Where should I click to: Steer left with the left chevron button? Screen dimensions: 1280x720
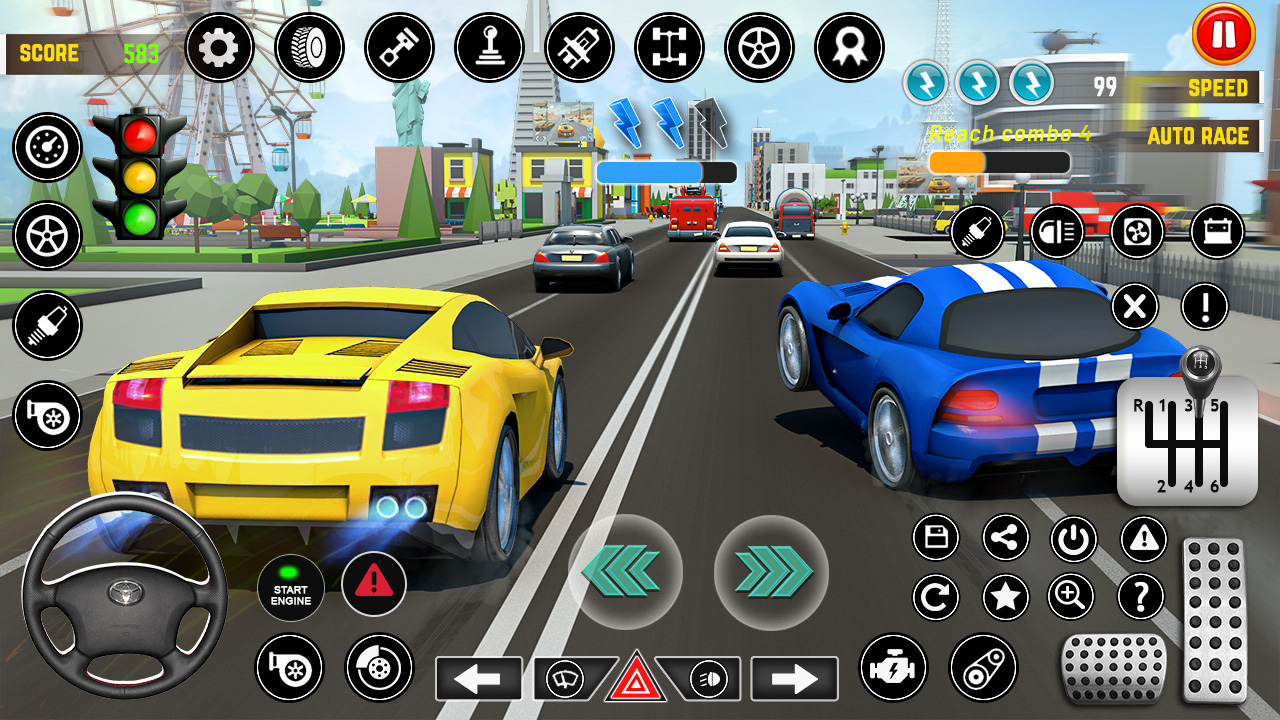625,572
